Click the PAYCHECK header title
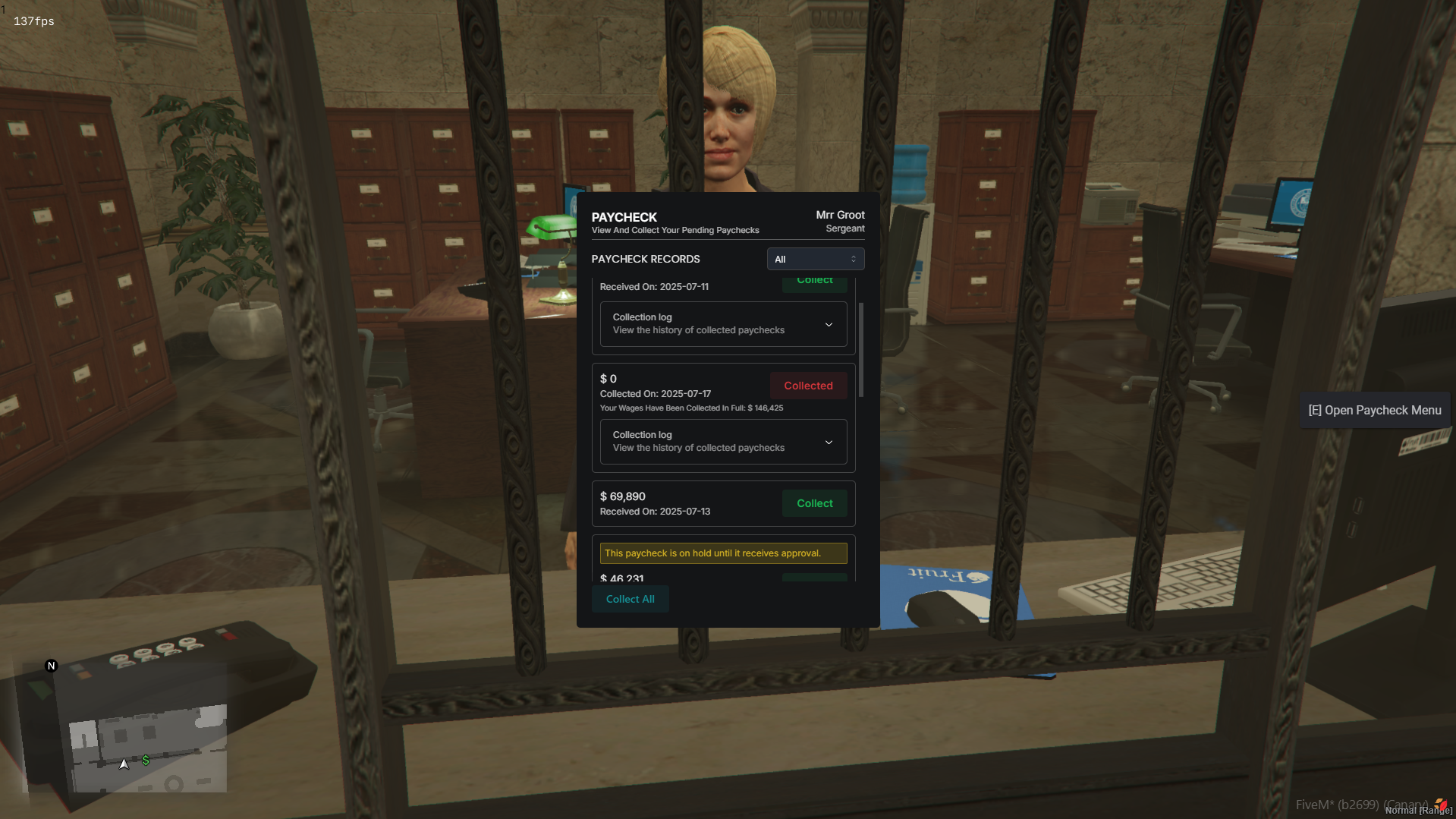Viewport: 1456px width, 819px height. click(x=624, y=217)
